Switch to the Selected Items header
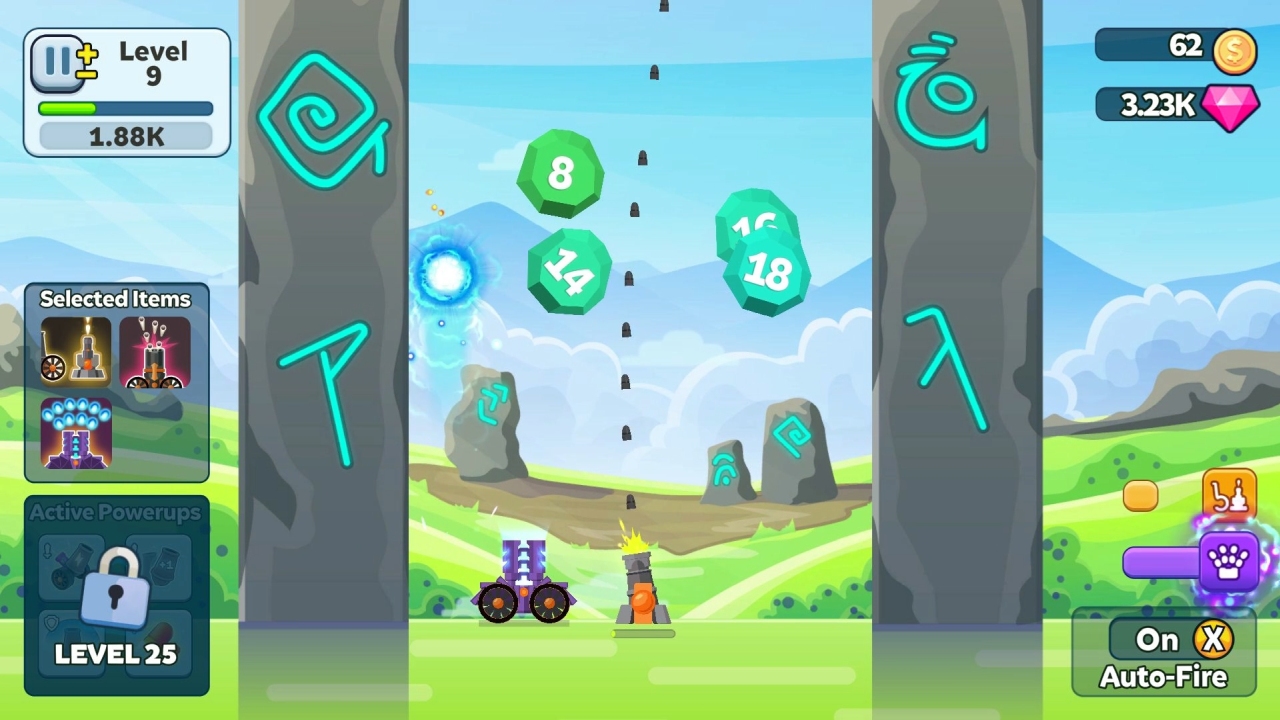The height and width of the screenshot is (720, 1280). [x=115, y=299]
